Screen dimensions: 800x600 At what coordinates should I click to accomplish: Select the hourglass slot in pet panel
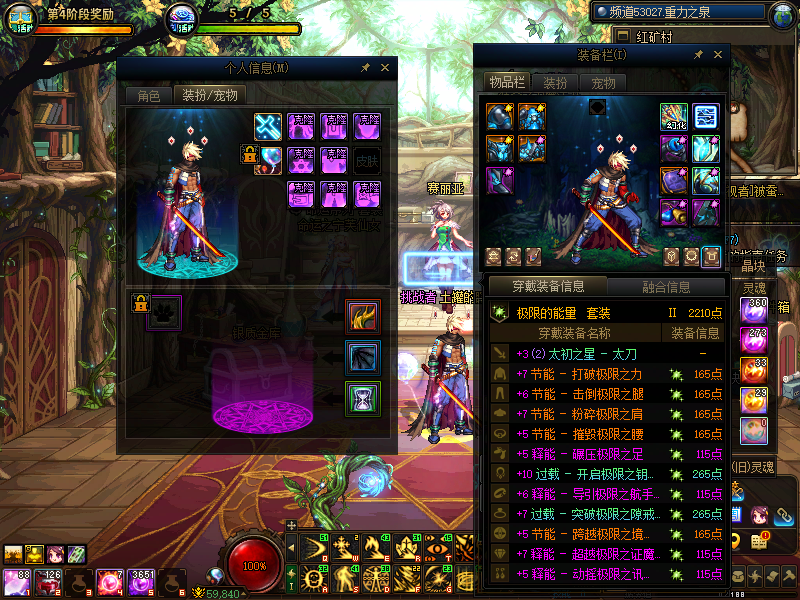click(x=363, y=398)
